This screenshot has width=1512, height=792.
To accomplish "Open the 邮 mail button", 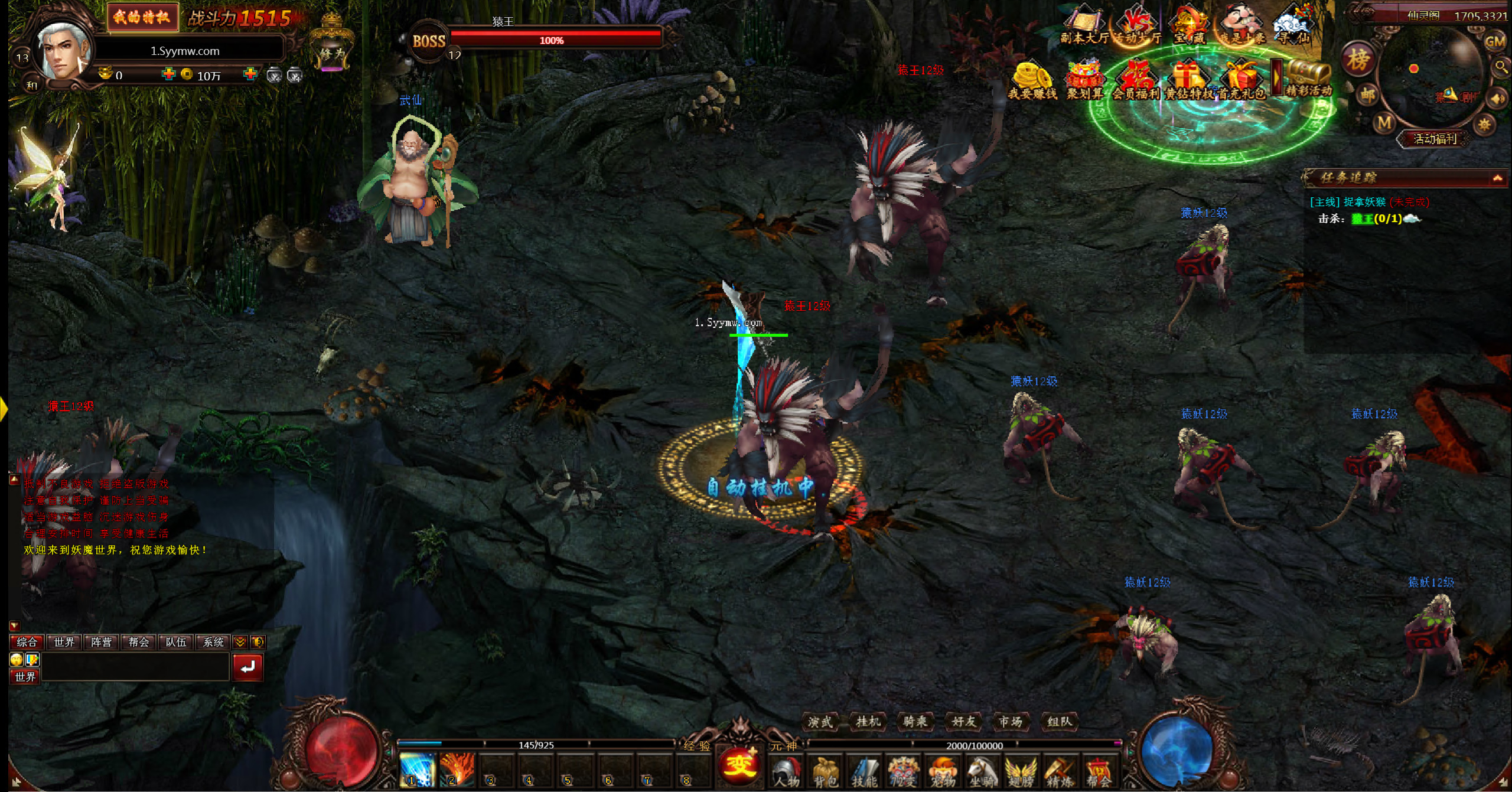I will pos(1368,94).
